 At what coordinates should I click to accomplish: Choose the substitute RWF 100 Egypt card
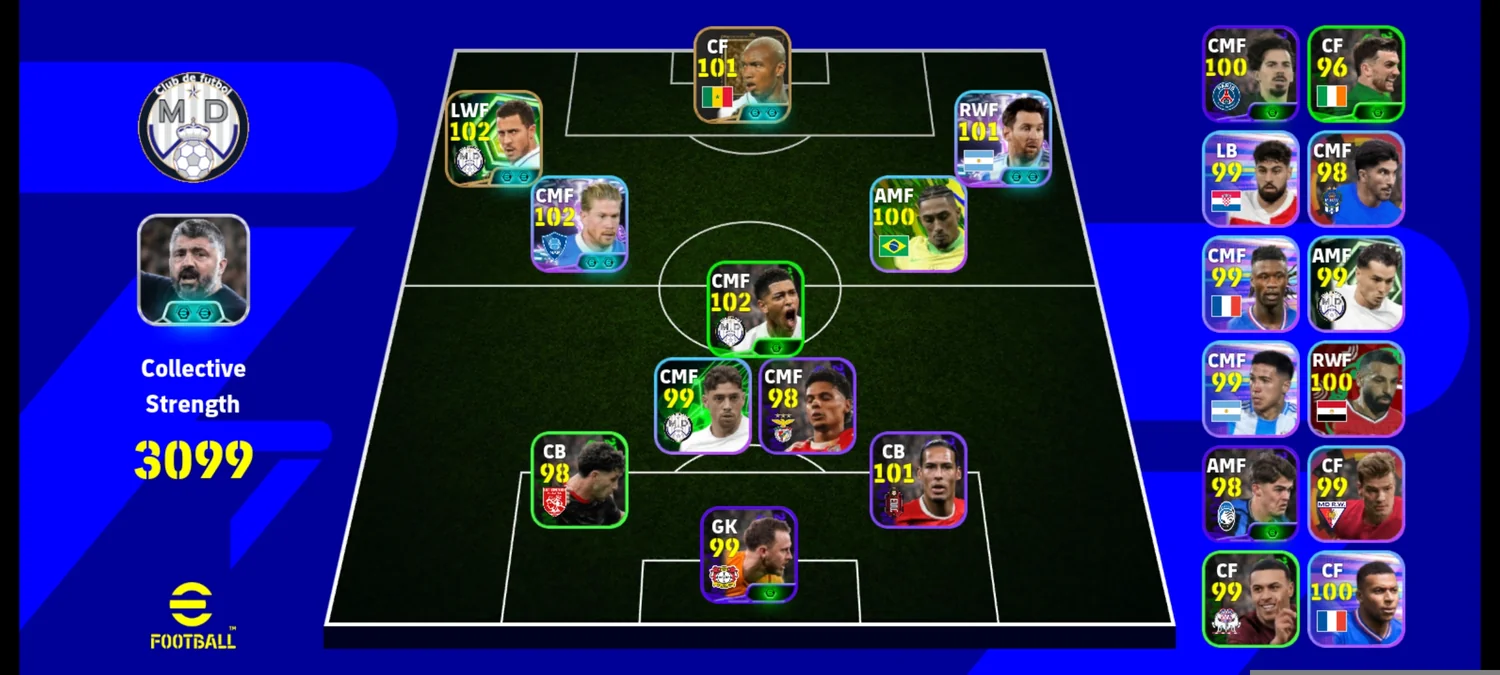1356,389
